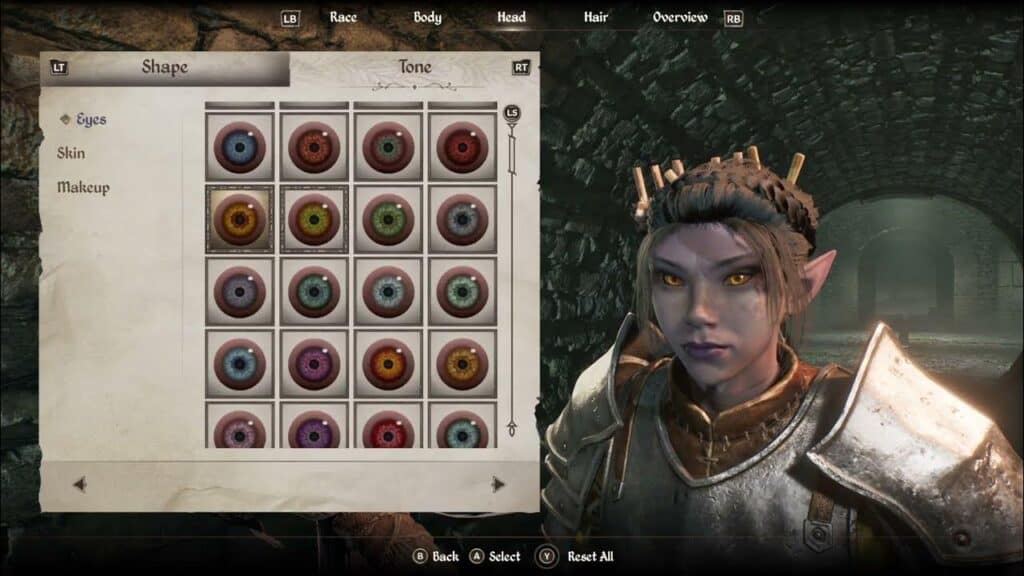
Task: Switch to the Body tab
Action: 427,17
